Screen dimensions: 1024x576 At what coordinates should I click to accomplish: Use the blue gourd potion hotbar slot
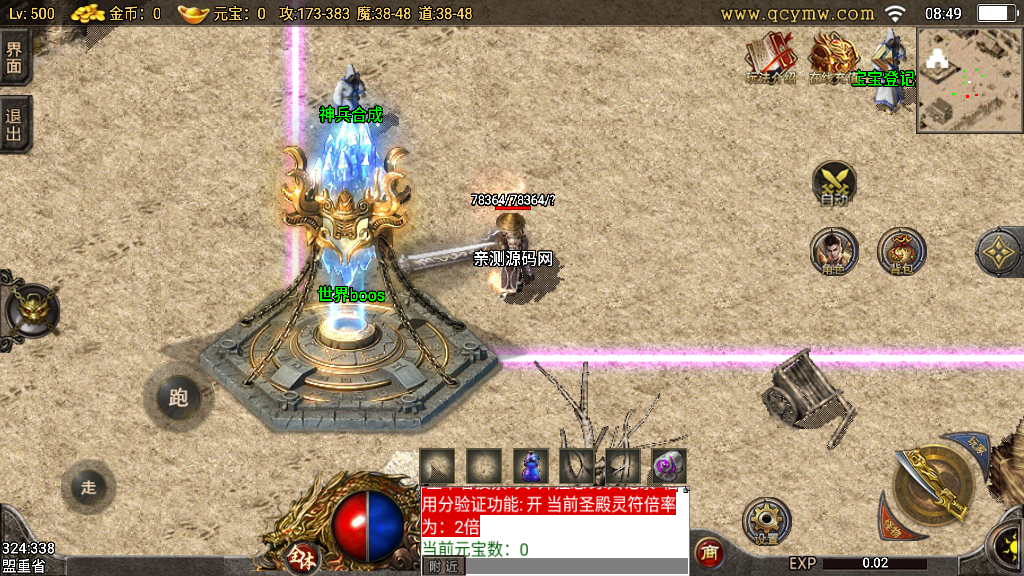(531, 465)
